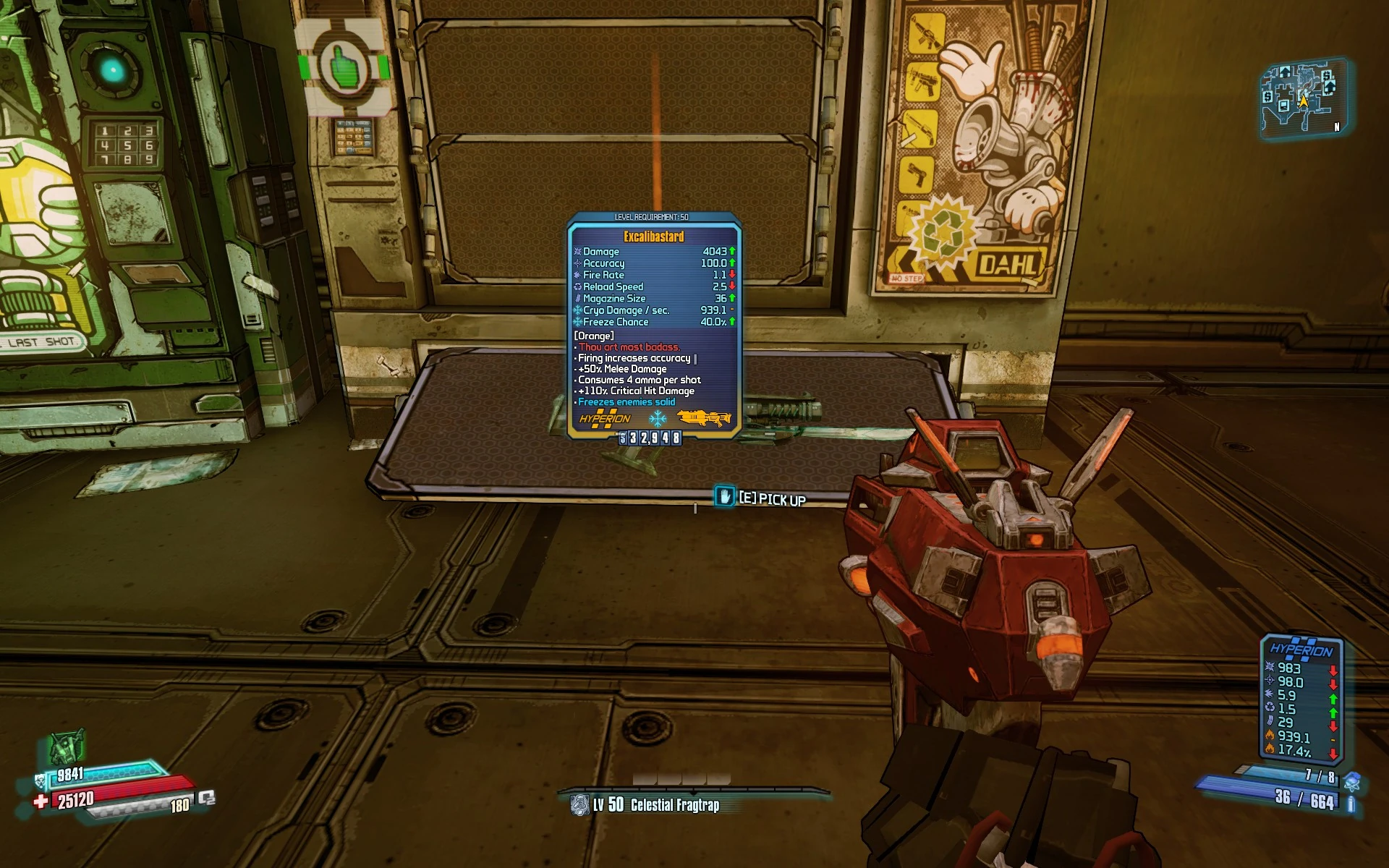Select the Damage stat icon on item card
Viewport: 1389px width, 868px height.
pos(577,252)
